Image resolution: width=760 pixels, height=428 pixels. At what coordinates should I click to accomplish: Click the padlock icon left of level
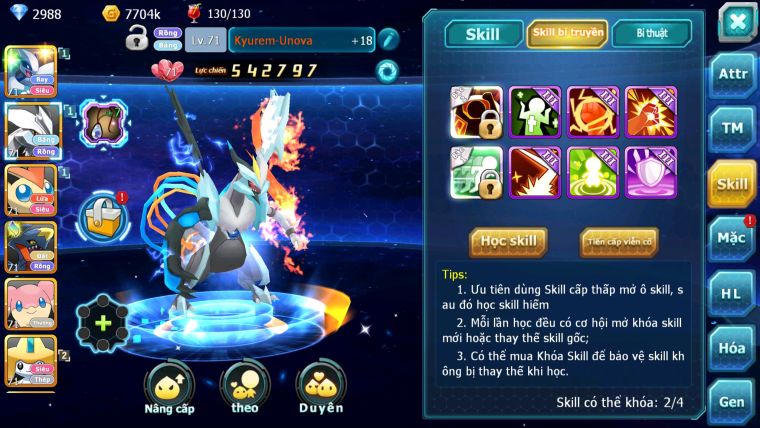[137, 40]
